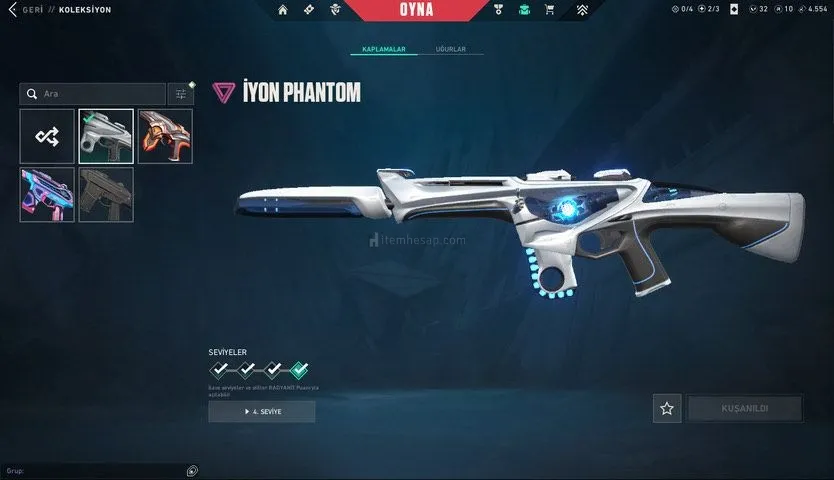Select the highlighted fourth level checkmark
834x480 pixels.
coord(299,370)
